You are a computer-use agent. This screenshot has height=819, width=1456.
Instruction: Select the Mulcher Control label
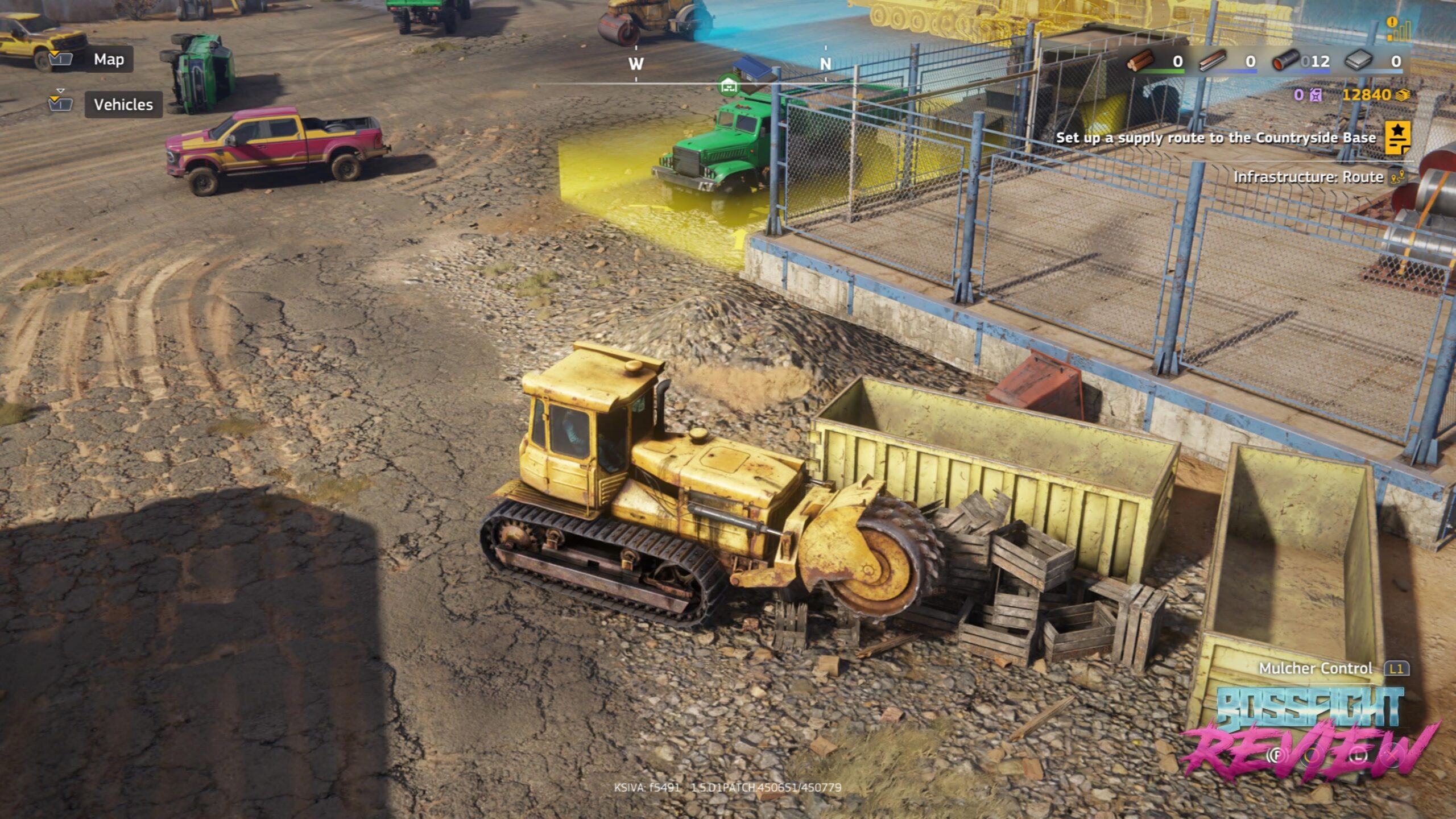click(1315, 668)
